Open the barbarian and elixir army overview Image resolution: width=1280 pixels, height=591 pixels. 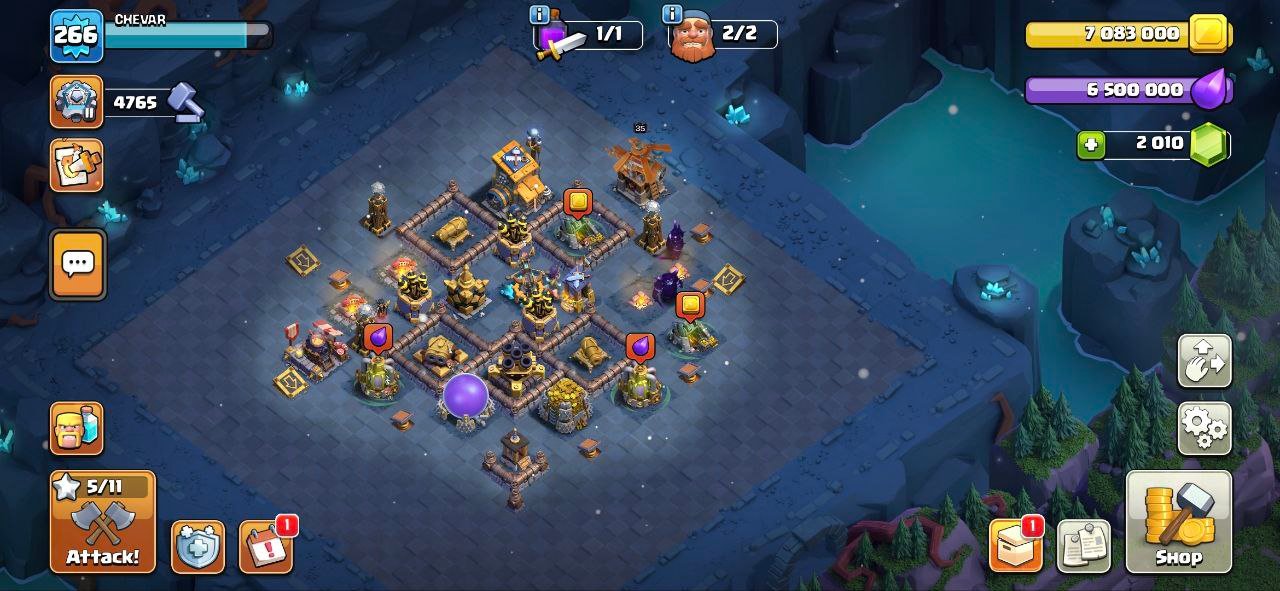coord(77,428)
